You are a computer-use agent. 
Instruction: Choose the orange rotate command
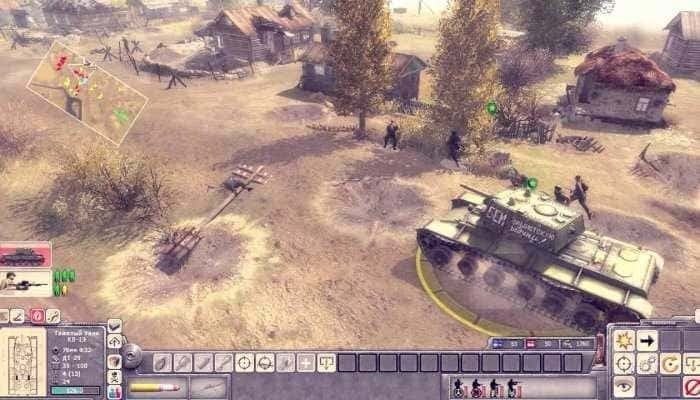(670, 364)
